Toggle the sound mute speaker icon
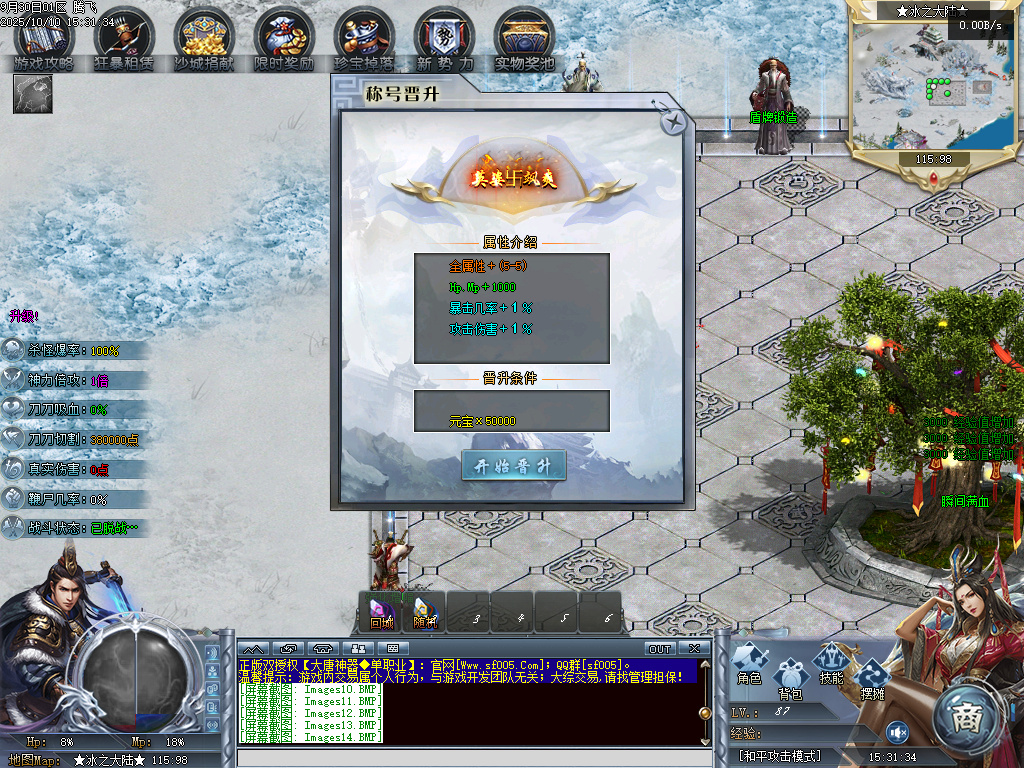This screenshot has height=768, width=1024. point(896,732)
